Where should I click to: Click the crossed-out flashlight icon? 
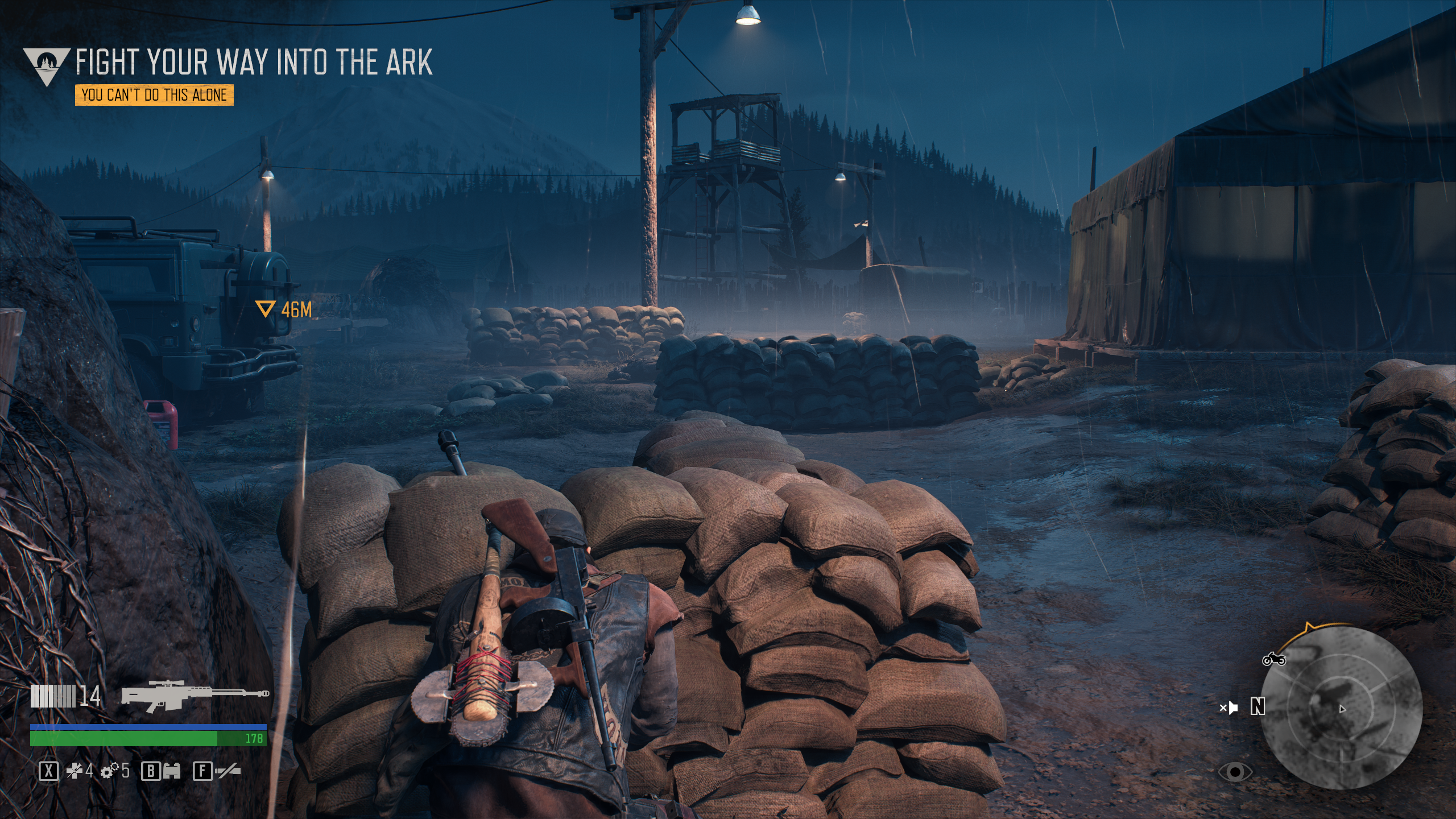tap(227, 771)
